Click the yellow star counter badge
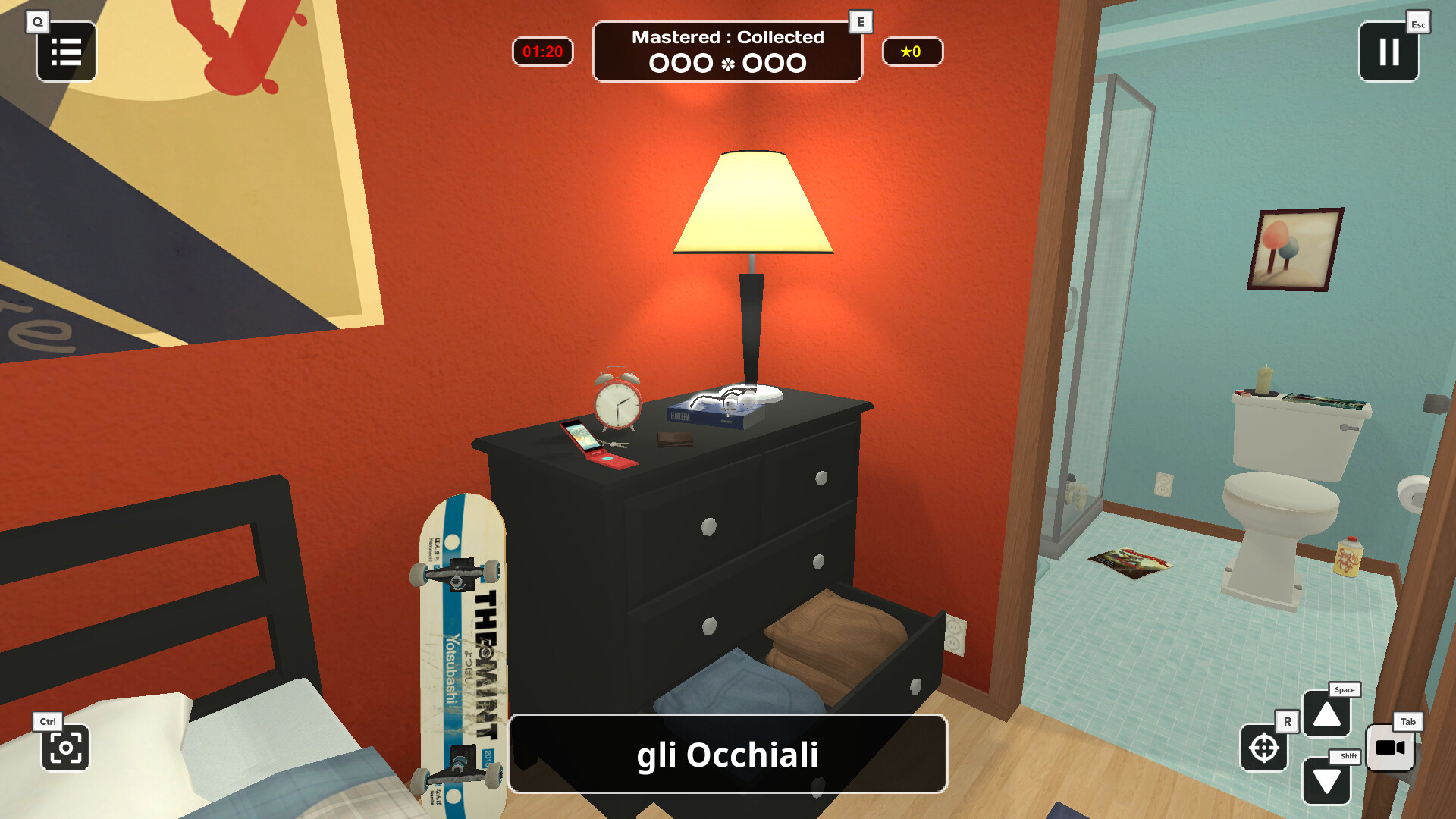 point(912,52)
